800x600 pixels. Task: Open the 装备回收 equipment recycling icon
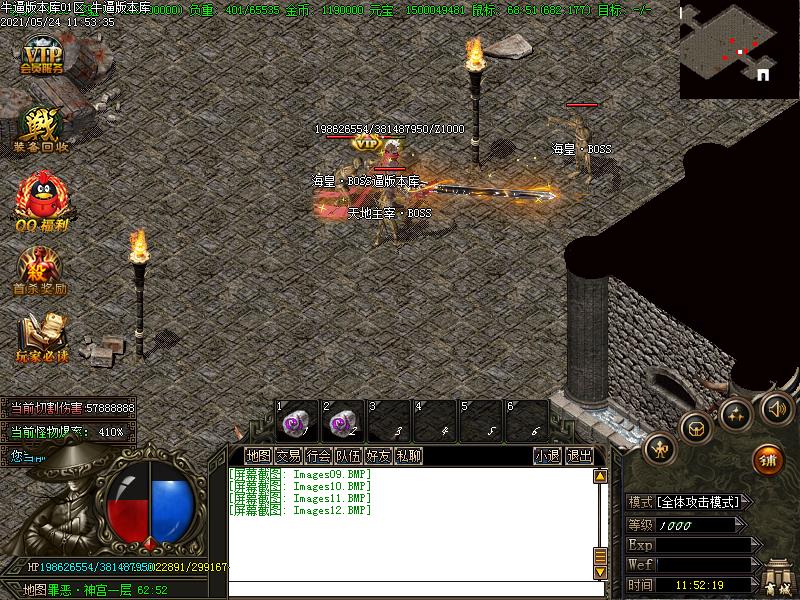tap(41, 131)
